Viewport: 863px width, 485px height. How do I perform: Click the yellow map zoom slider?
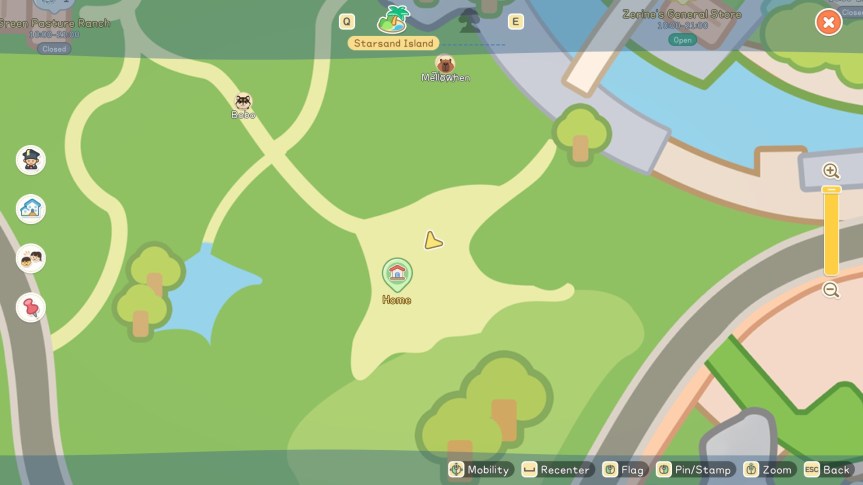click(831, 231)
